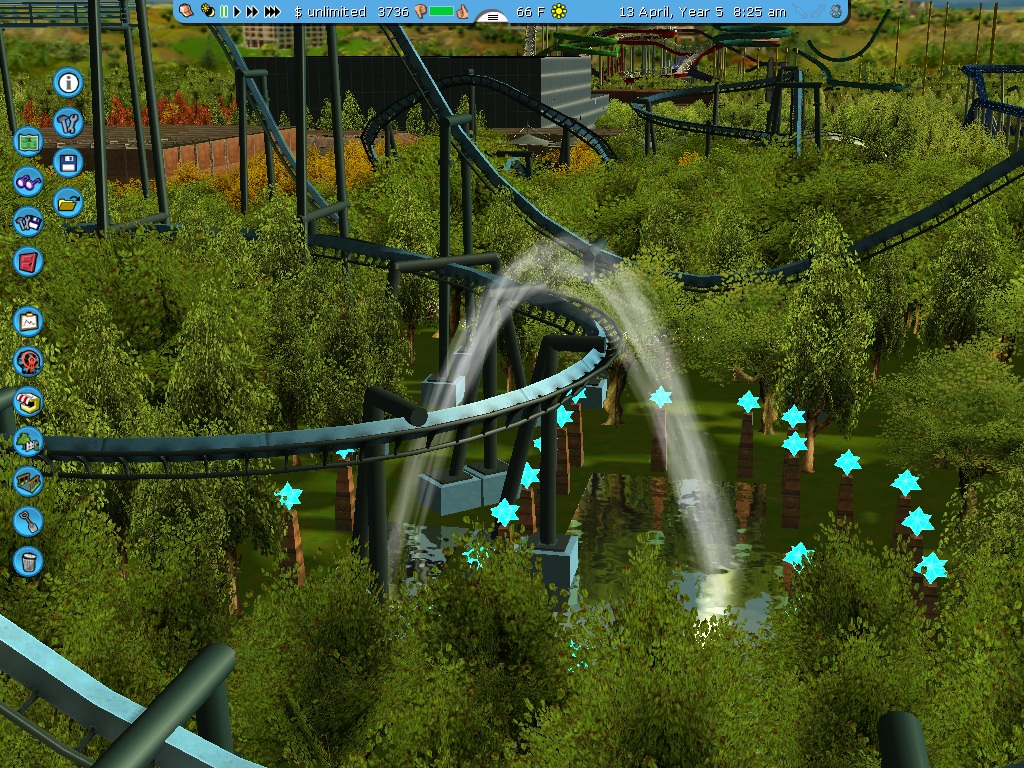The image size is (1024, 768).
Task: Expand the top bar's center pull-down handle
Action: point(491,16)
